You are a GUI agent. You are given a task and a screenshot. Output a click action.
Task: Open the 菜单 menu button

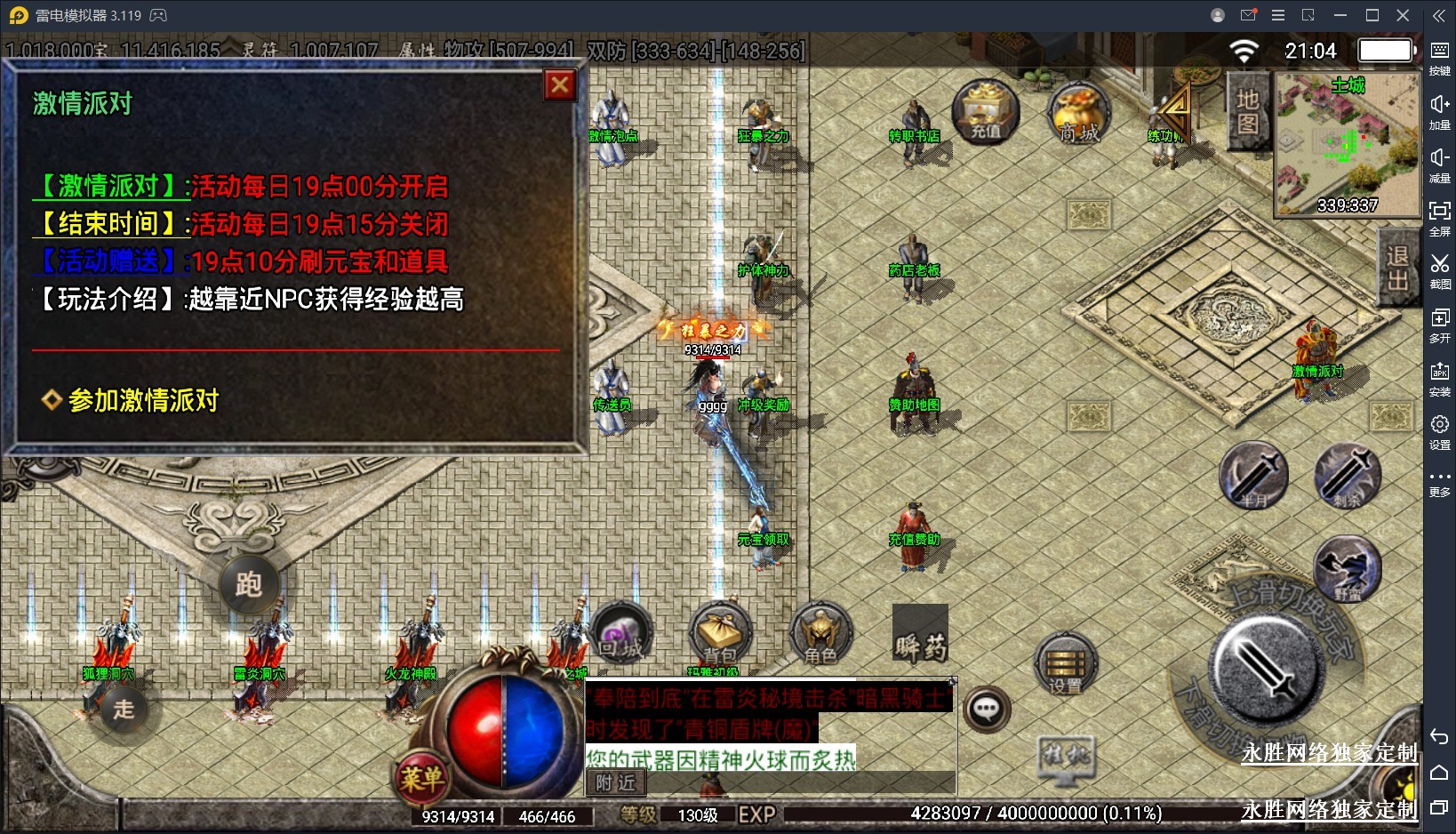tap(421, 779)
